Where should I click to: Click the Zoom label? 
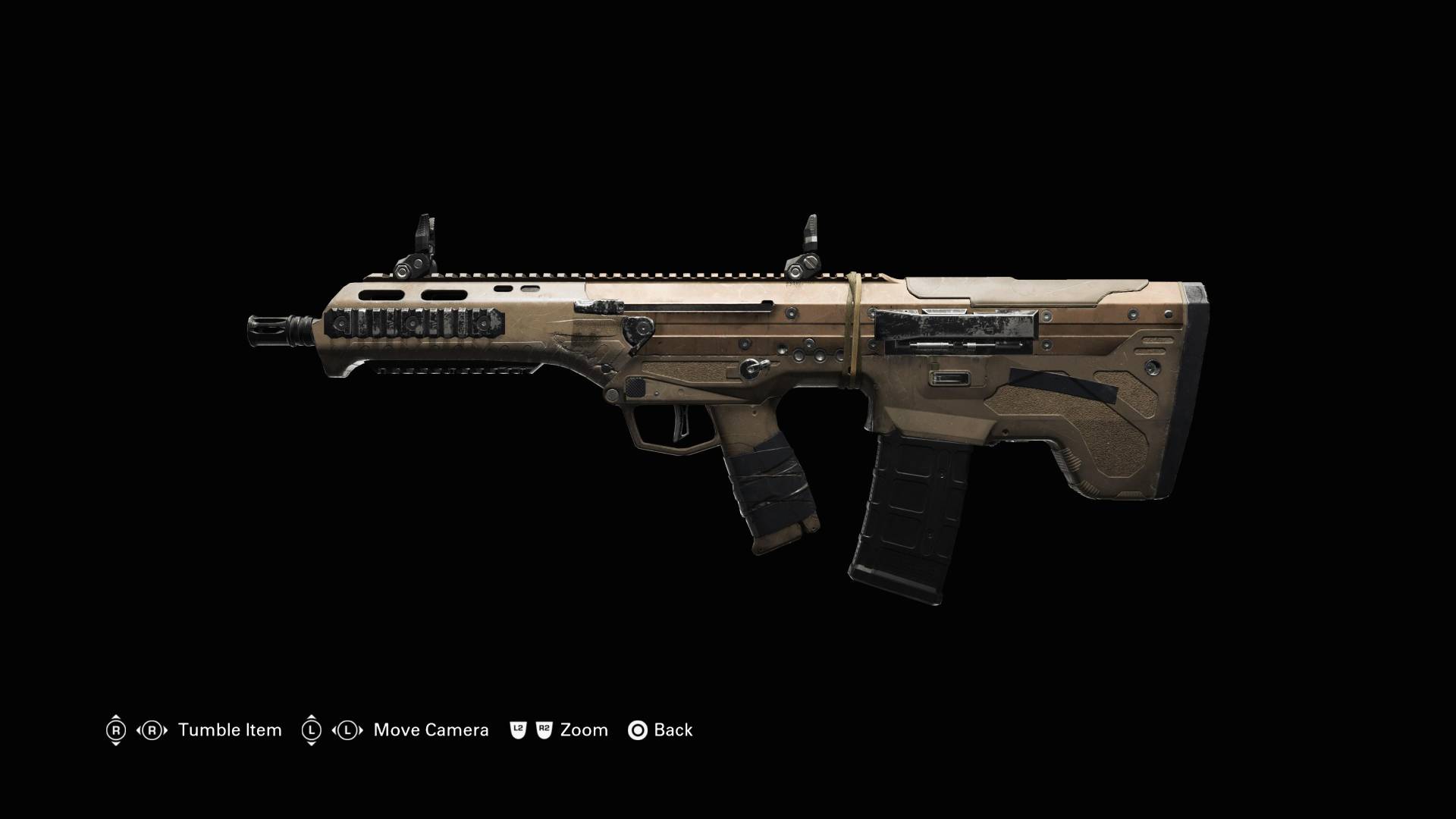(x=584, y=730)
